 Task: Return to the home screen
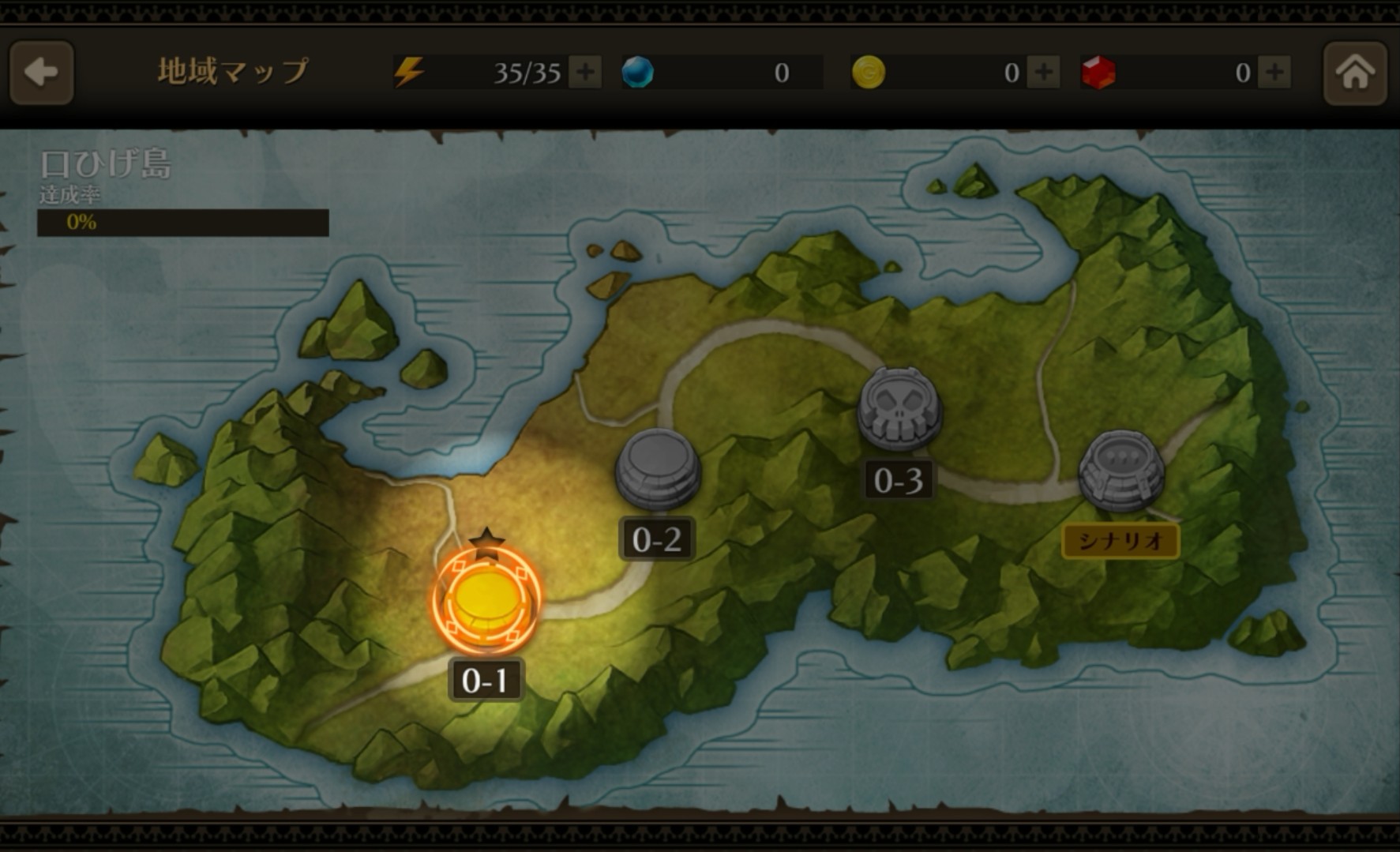1354,73
